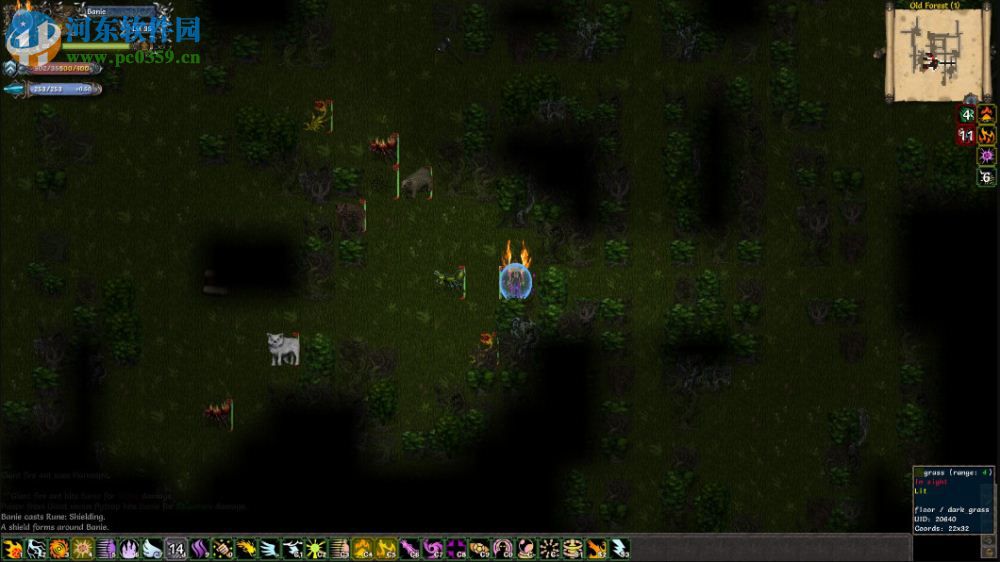
Task: Click the red status effect showing 11
Action: pyautogui.click(x=967, y=135)
